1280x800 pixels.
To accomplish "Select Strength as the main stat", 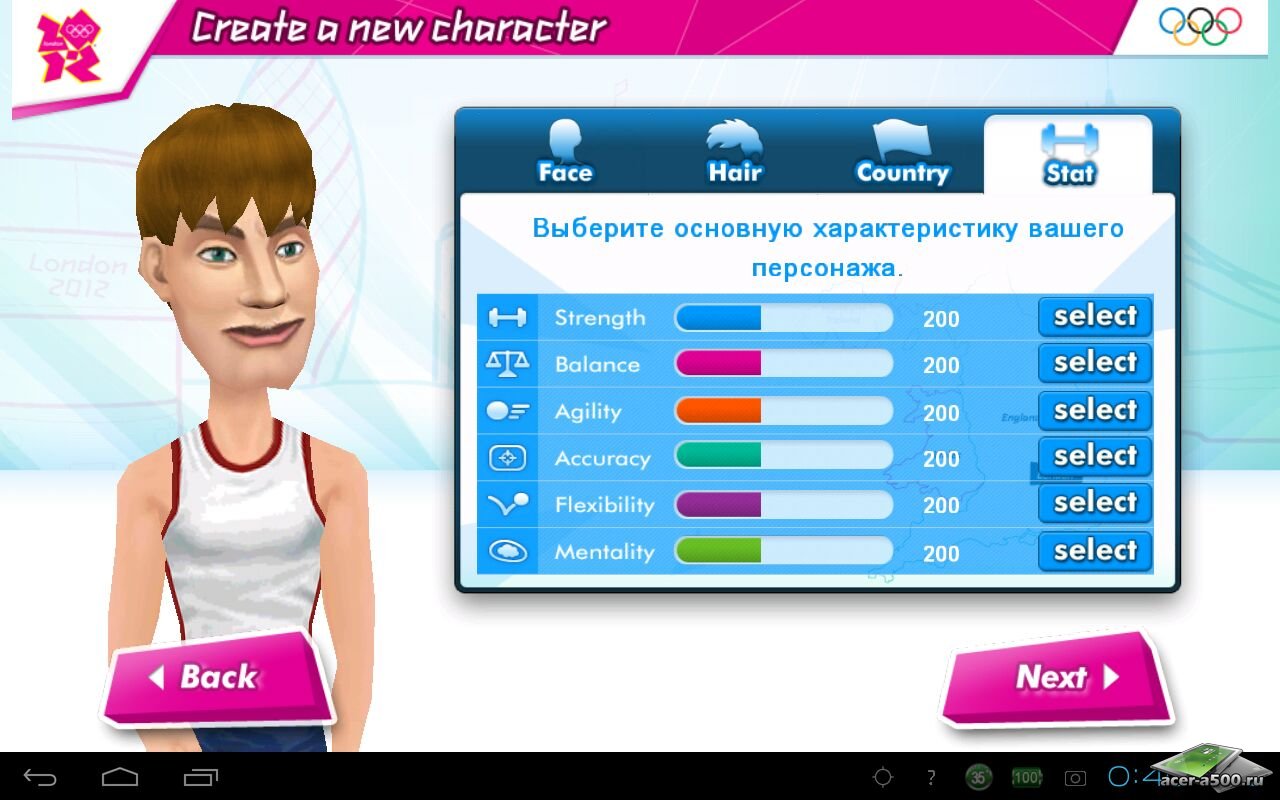I will (x=1095, y=317).
